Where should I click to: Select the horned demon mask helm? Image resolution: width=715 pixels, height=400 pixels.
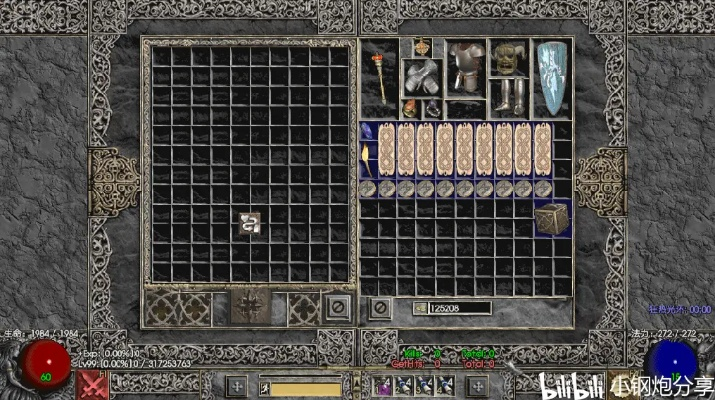click(508, 58)
